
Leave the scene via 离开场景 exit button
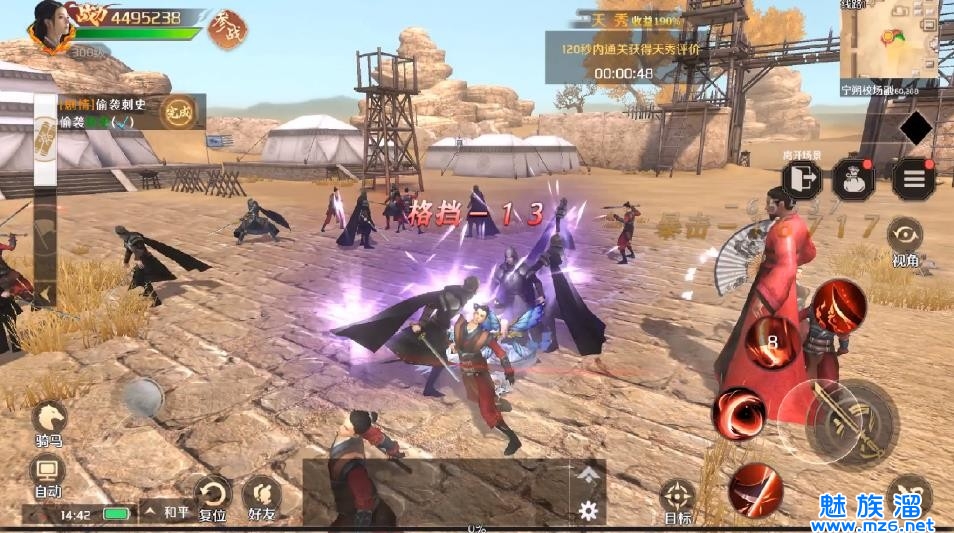(801, 179)
